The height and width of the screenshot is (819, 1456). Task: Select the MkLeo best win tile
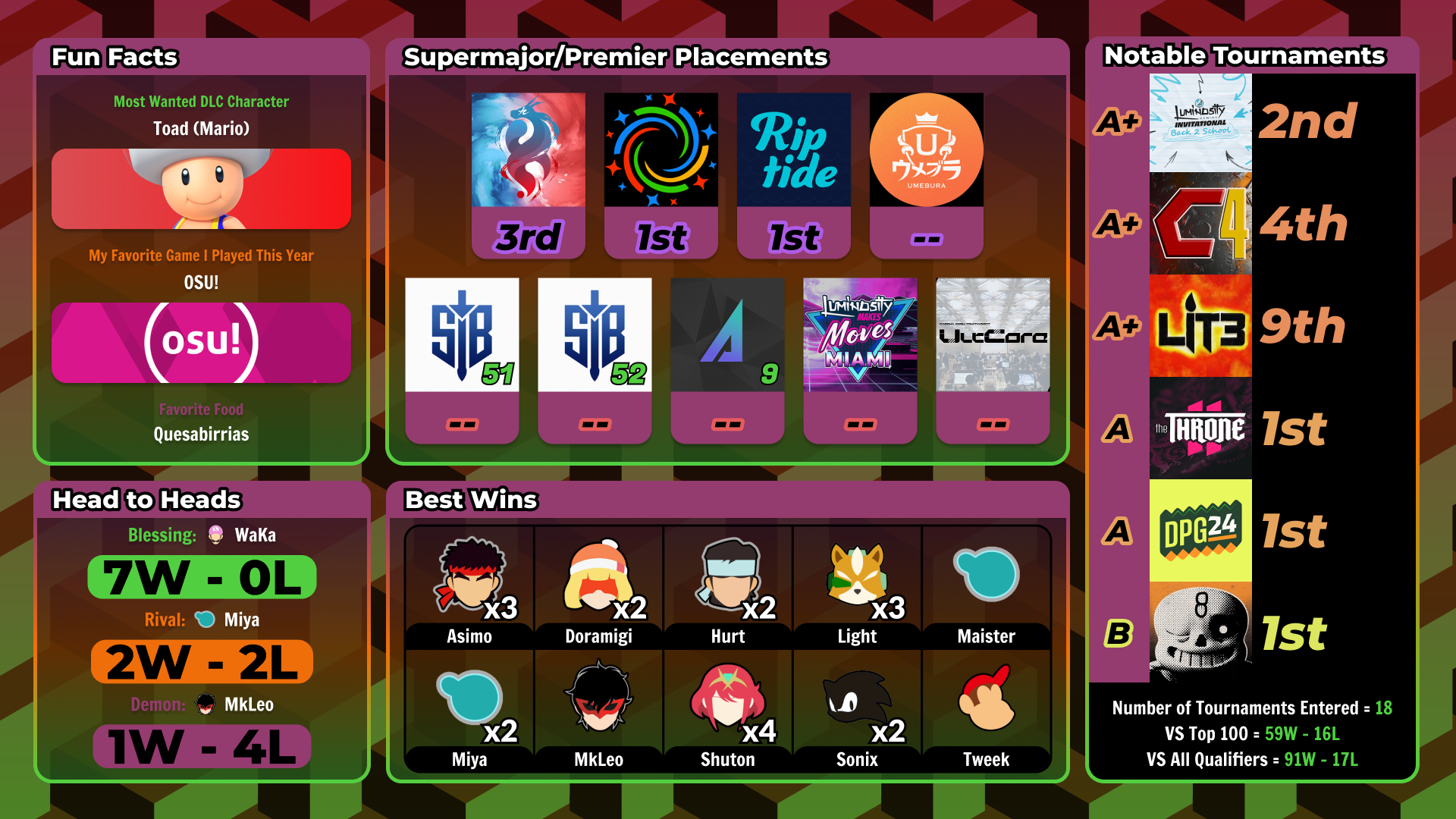(599, 711)
